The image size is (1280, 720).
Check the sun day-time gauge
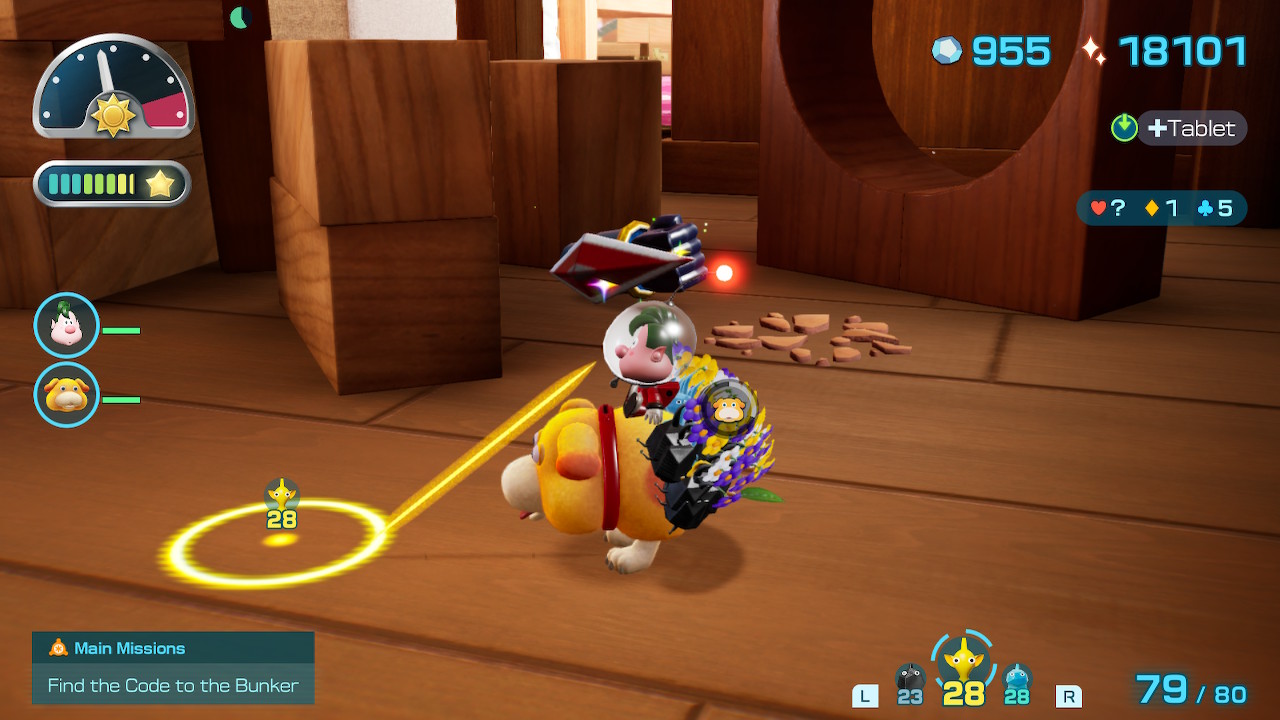113,88
